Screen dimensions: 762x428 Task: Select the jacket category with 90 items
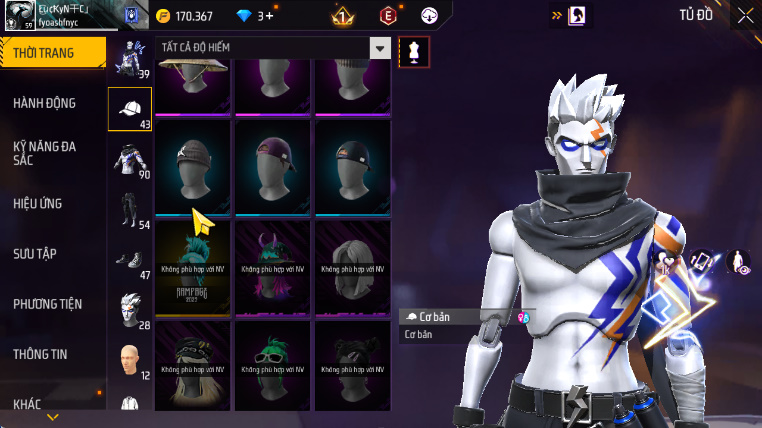[130, 160]
